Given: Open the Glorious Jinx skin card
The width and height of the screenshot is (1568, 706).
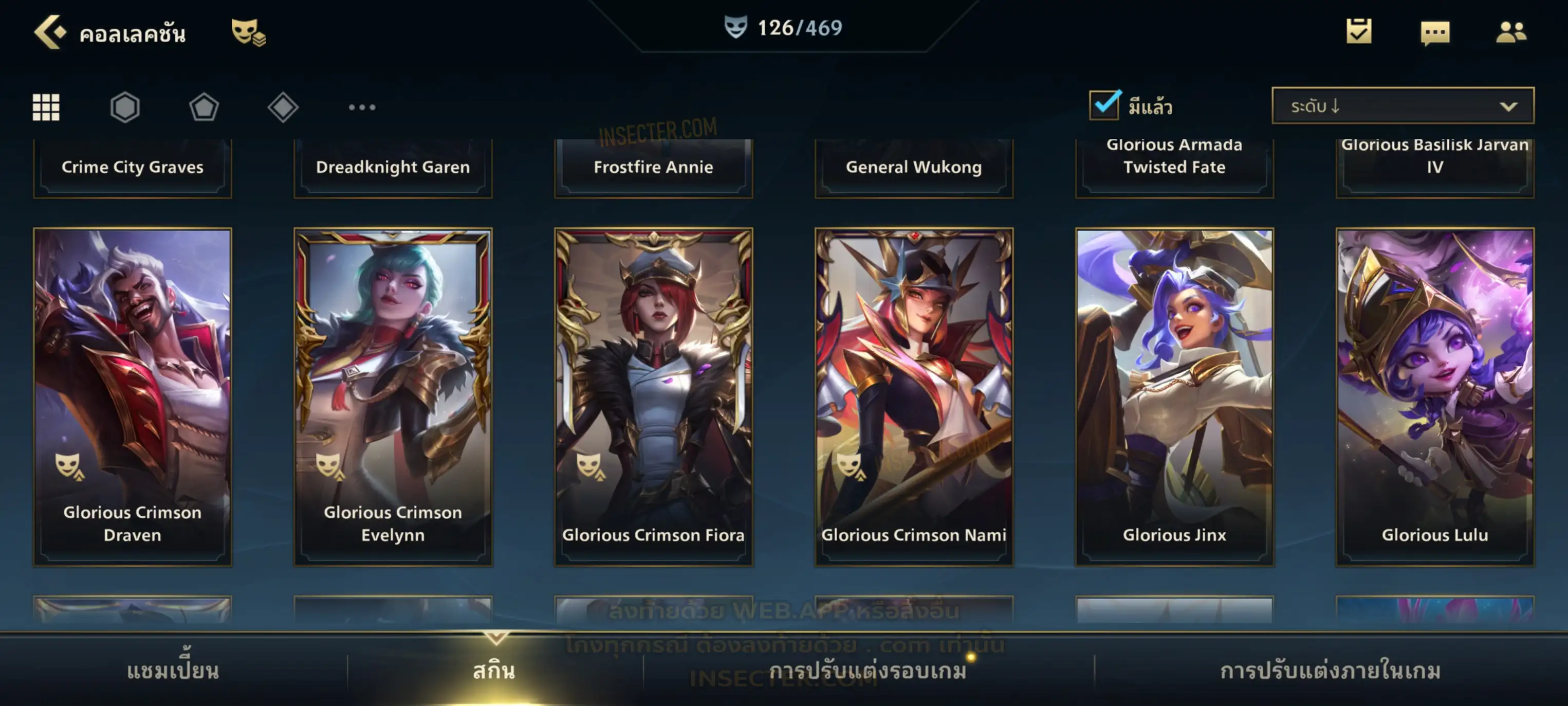Looking at the screenshot, I should pos(1174,396).
